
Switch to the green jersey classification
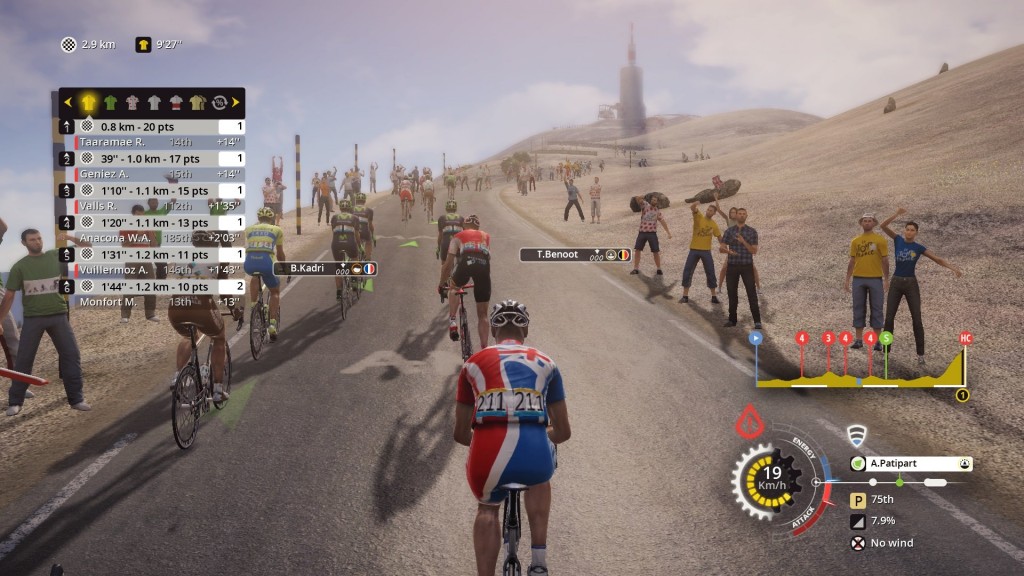111,102
